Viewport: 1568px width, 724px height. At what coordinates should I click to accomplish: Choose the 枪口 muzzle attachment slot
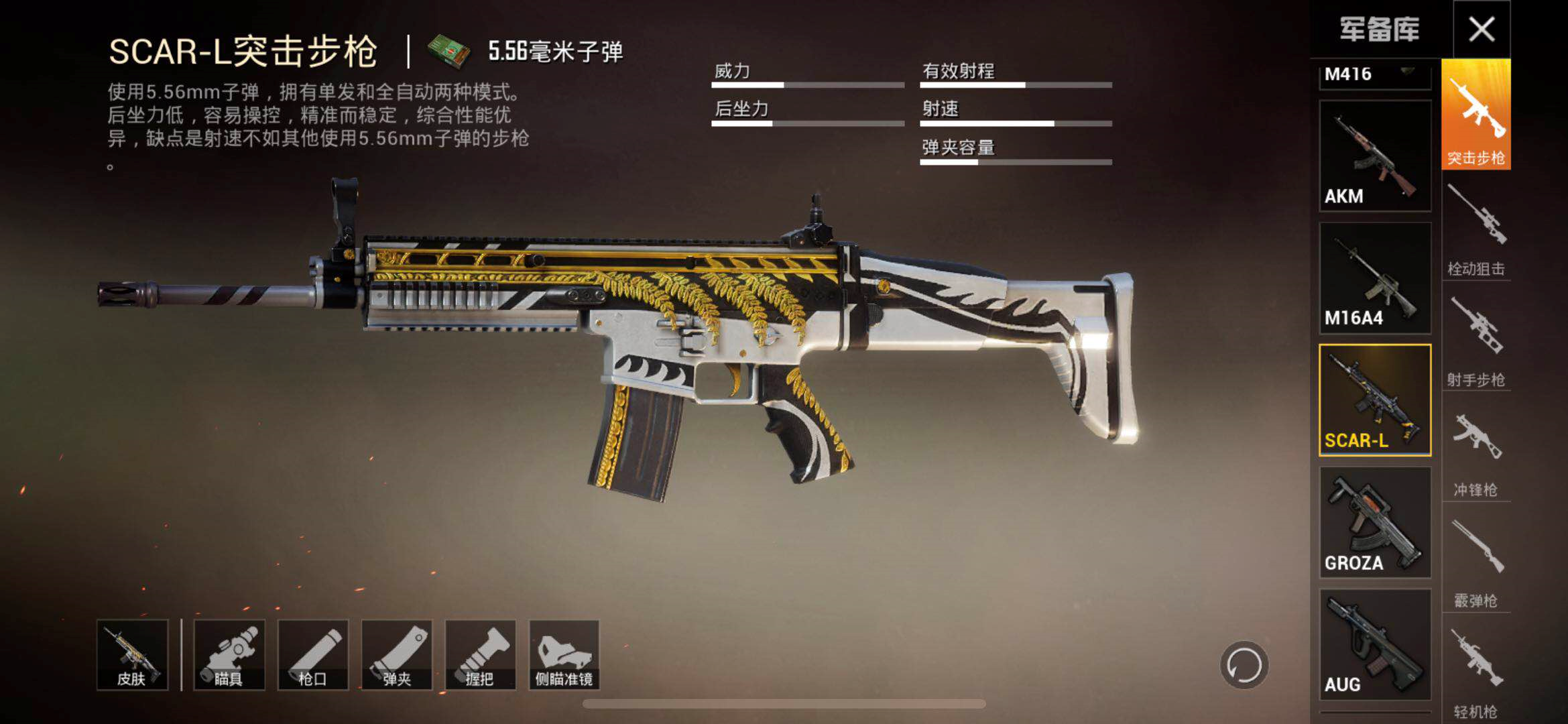[x=313, y=655]
